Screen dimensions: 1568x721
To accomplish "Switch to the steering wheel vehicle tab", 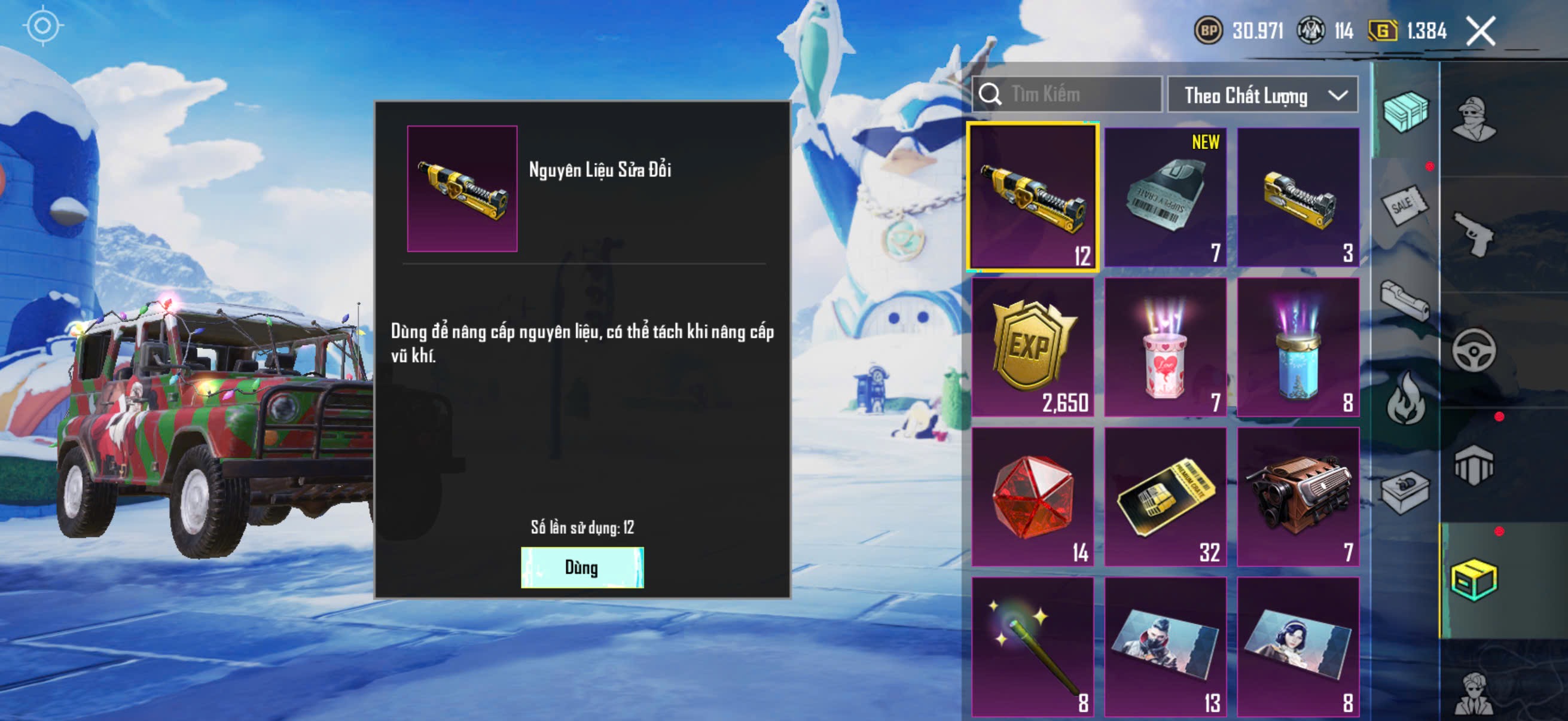I will [x=1473, y=350].
